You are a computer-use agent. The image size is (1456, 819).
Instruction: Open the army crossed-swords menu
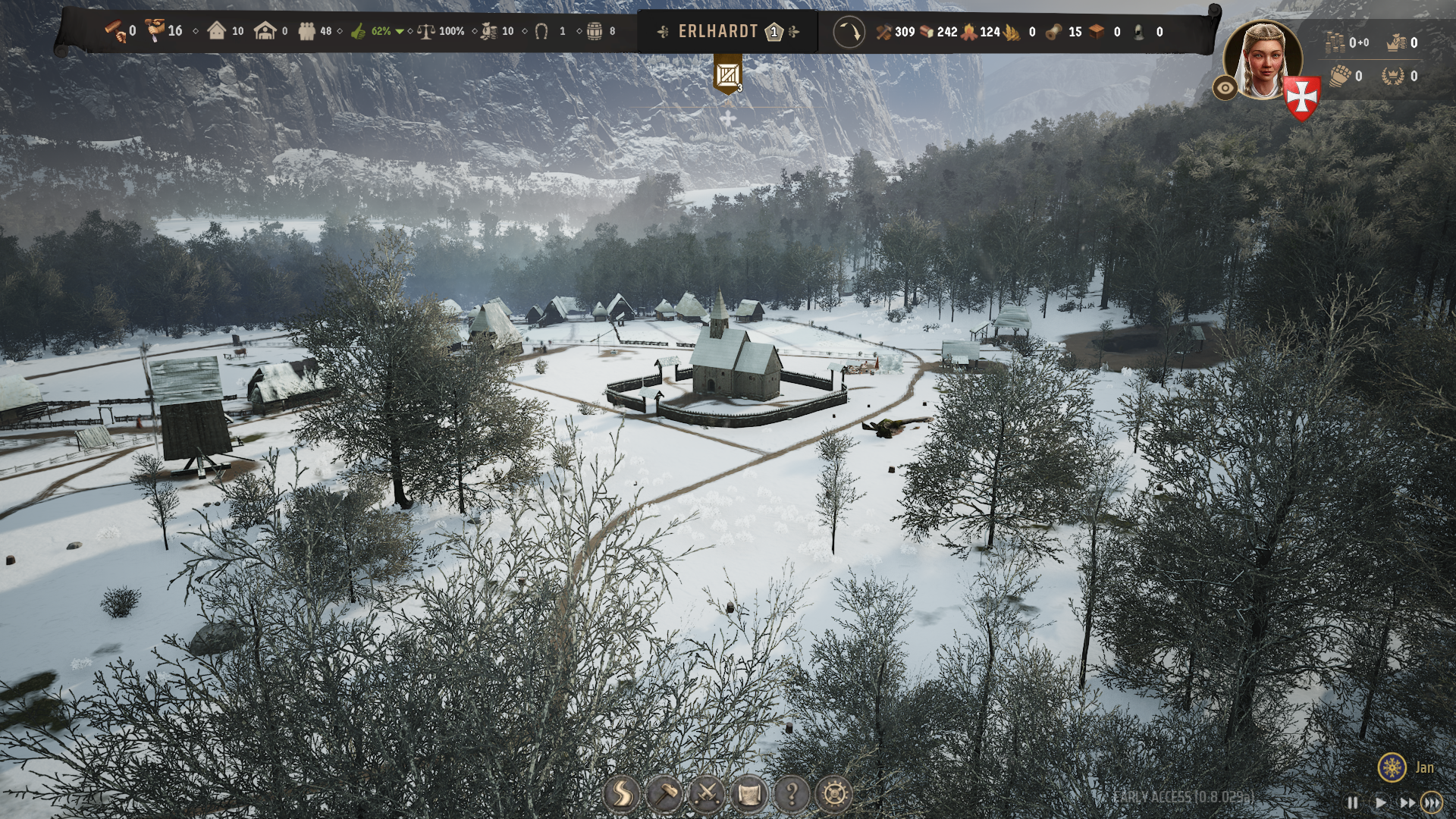(707, 794)
